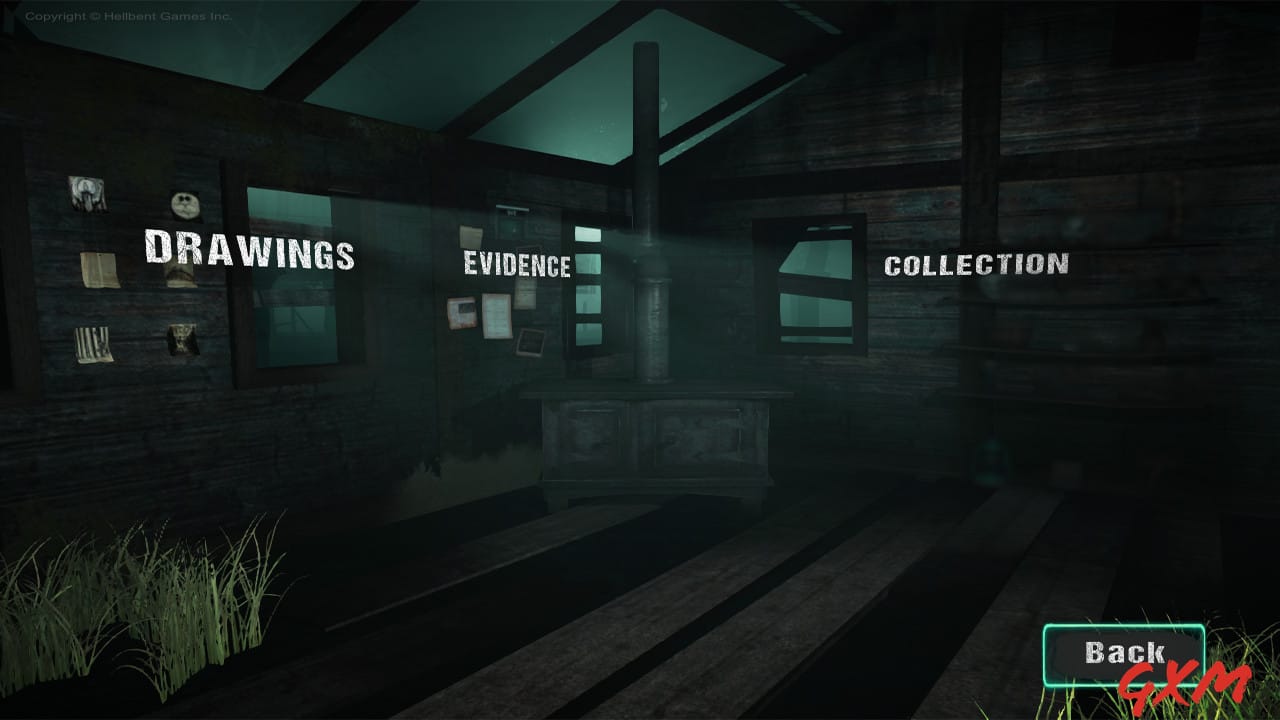The height and width of the screenshot is (720, 1280).
Task: Select the dark animal drawing under DRAWINGS
Action: point(182,340)
